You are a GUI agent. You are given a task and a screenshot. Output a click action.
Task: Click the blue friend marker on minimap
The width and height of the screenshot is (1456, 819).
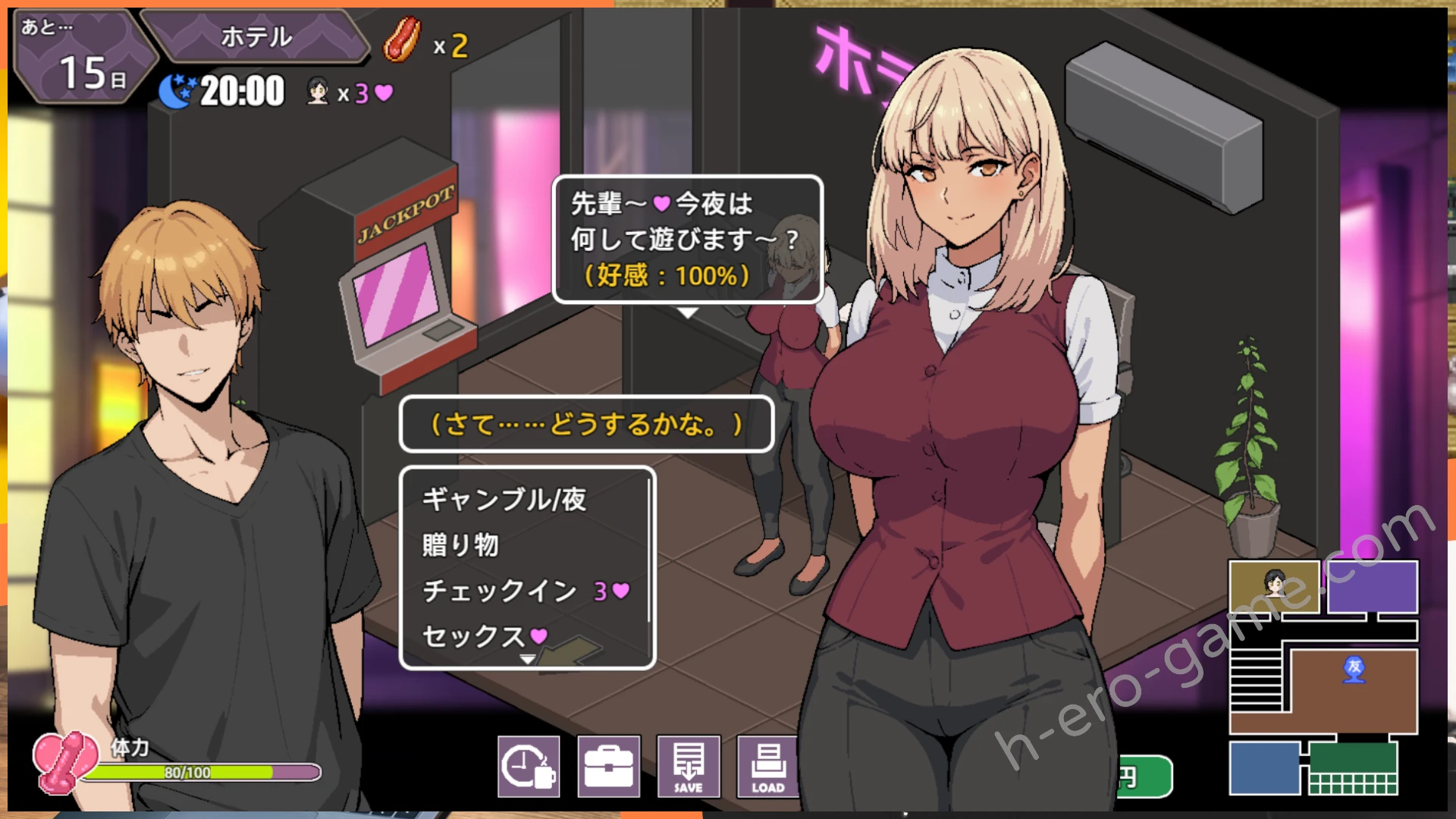coord(1354,669)
